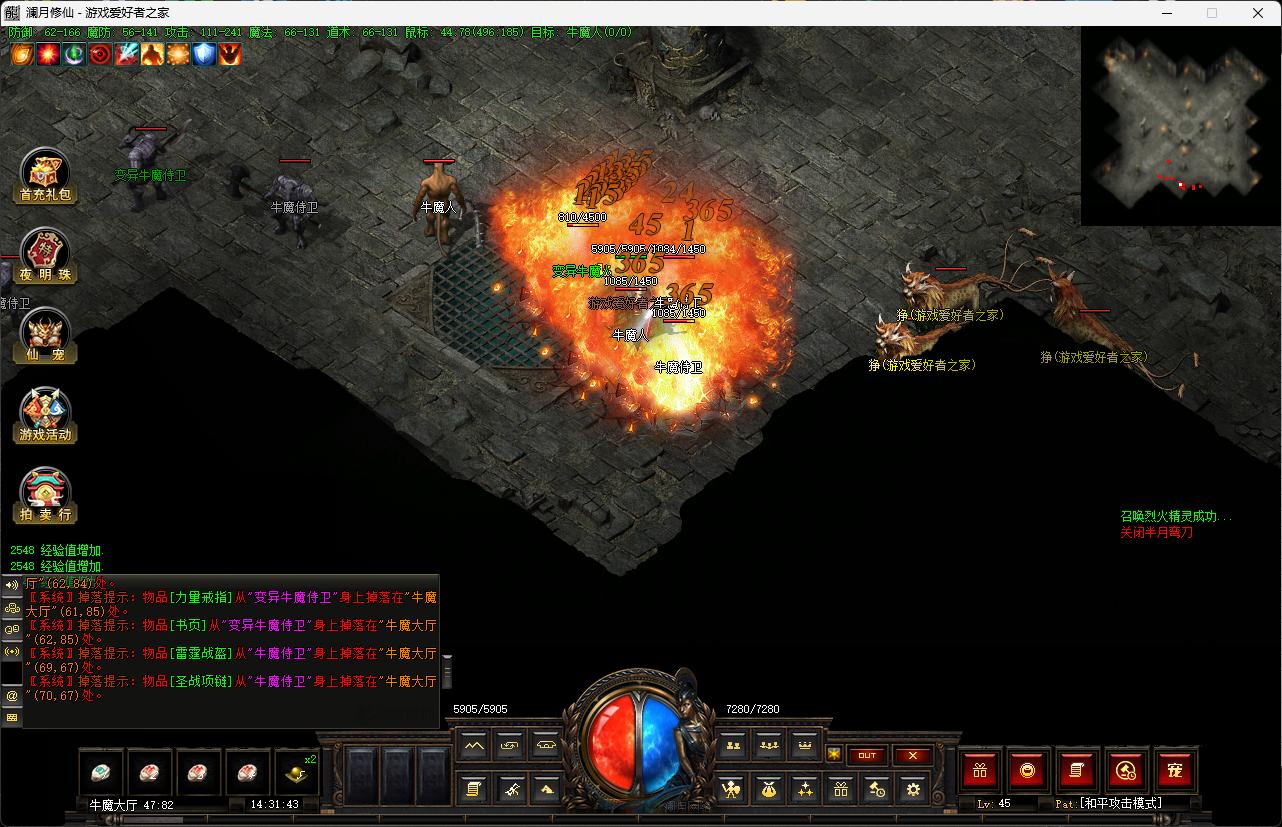
Task: Close the game window
Action: tap(1258, 13)
